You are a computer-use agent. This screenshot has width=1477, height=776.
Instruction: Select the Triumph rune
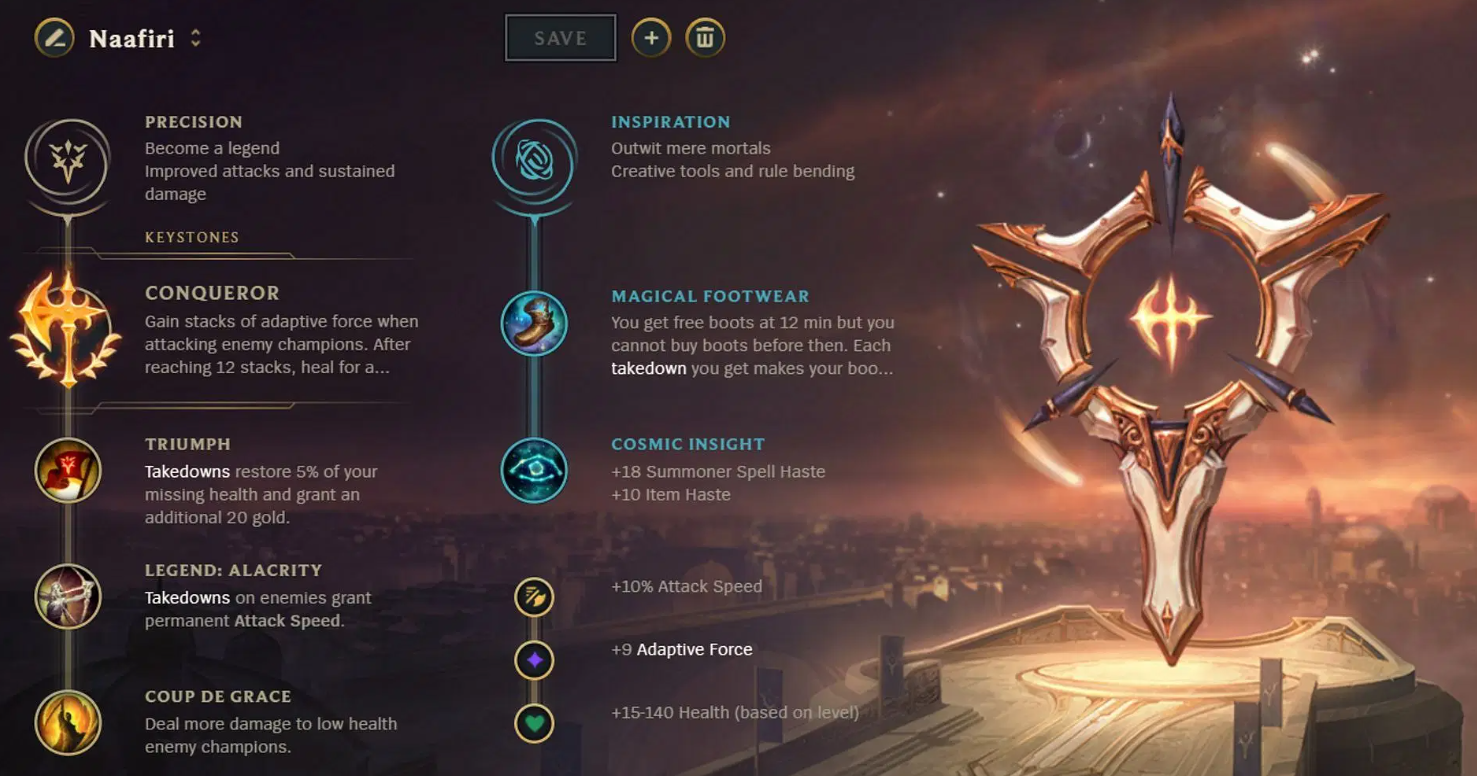(68, 471)
